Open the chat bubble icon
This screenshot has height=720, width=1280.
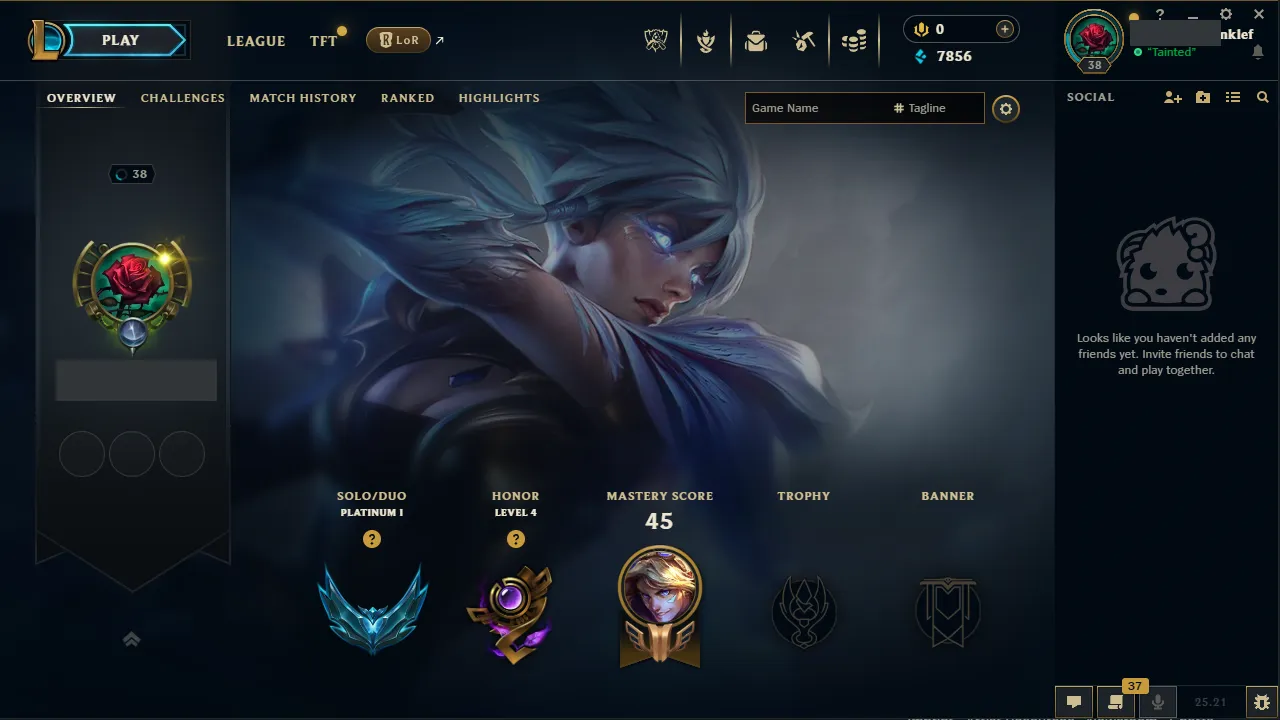1074,701
